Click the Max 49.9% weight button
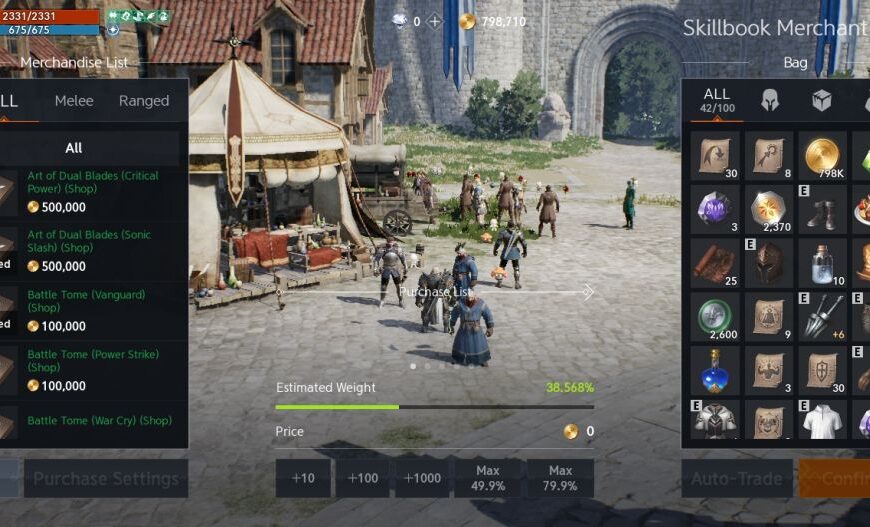870x527 pixels. coord(487,479)
